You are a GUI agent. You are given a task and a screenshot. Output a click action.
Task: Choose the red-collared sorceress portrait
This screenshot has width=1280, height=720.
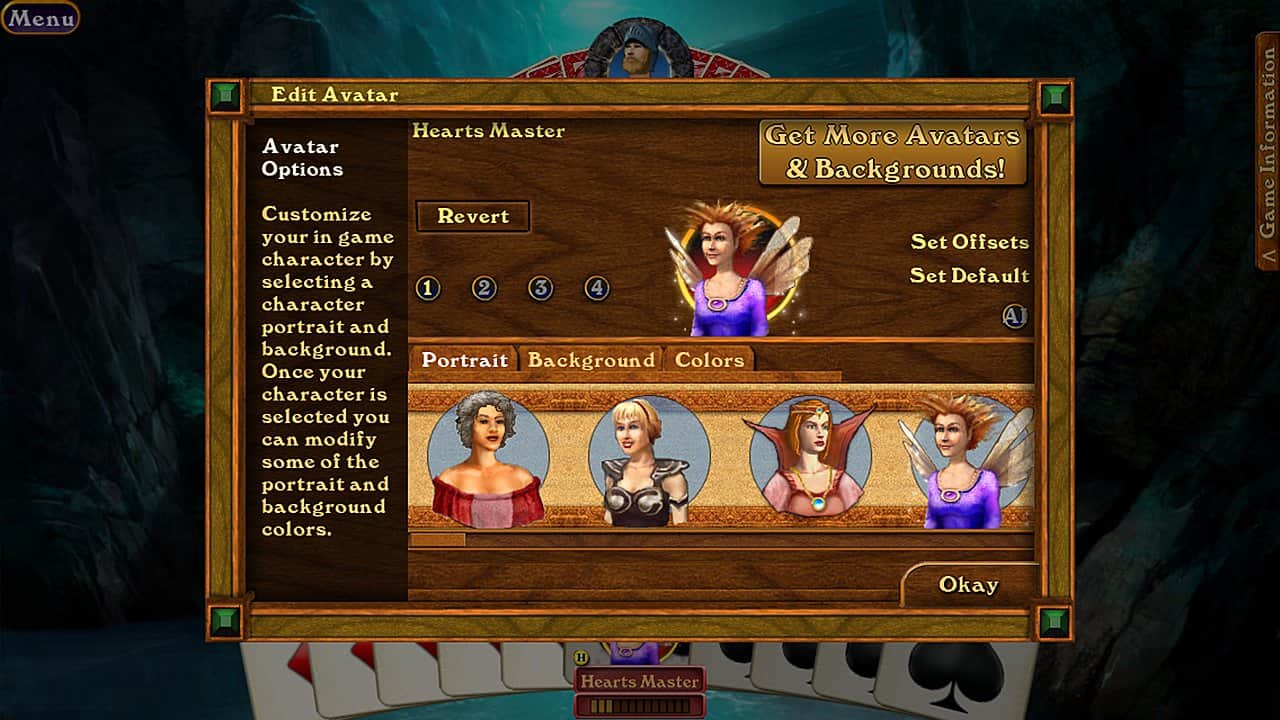point(810,458)
